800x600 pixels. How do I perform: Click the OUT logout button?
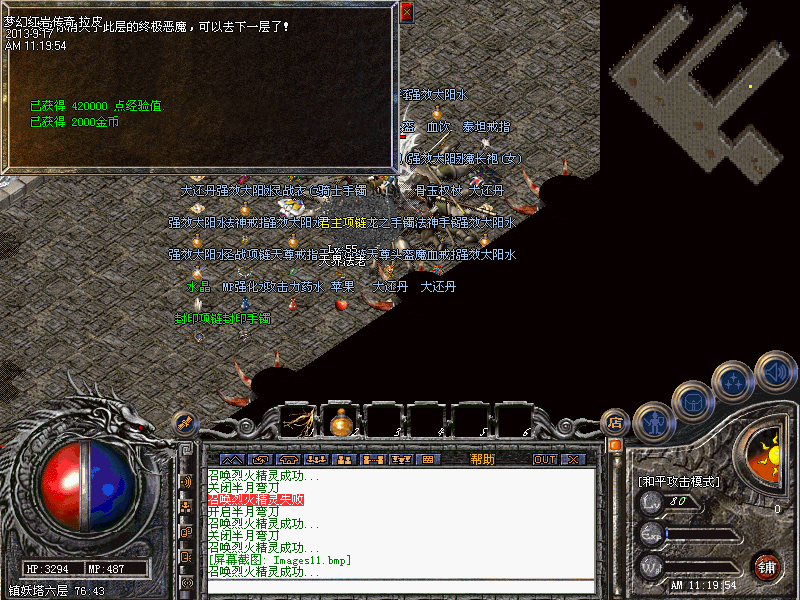pos(544,459)
